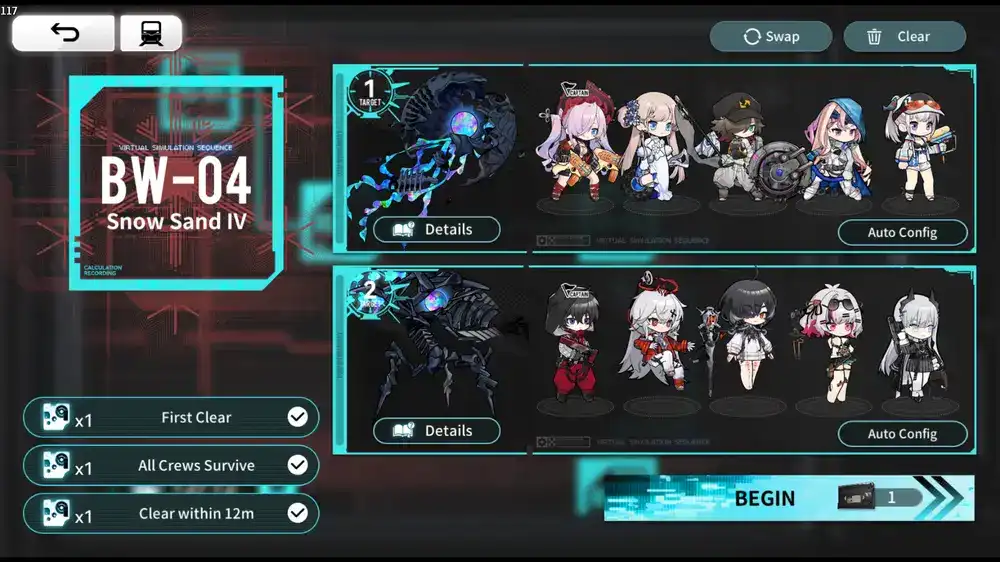Clear the squad configuration

click(x=904, y=37)
